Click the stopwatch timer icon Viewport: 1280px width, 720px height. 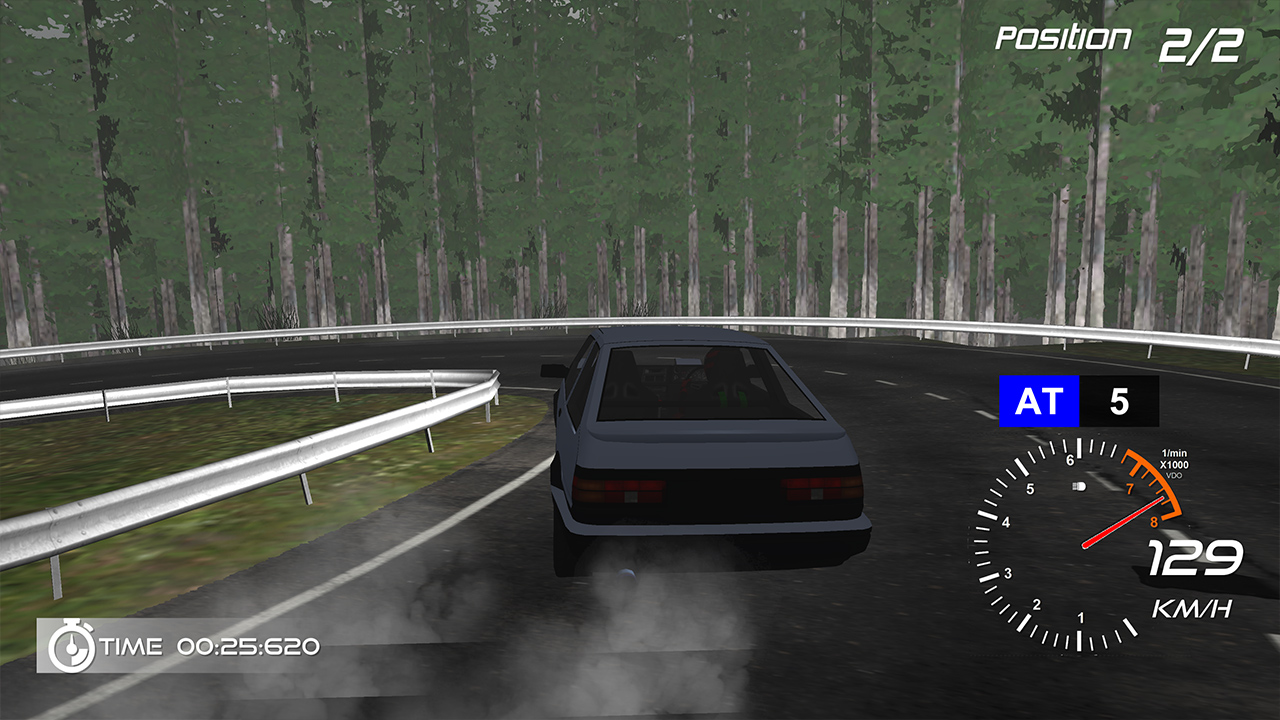coord(70,647)
